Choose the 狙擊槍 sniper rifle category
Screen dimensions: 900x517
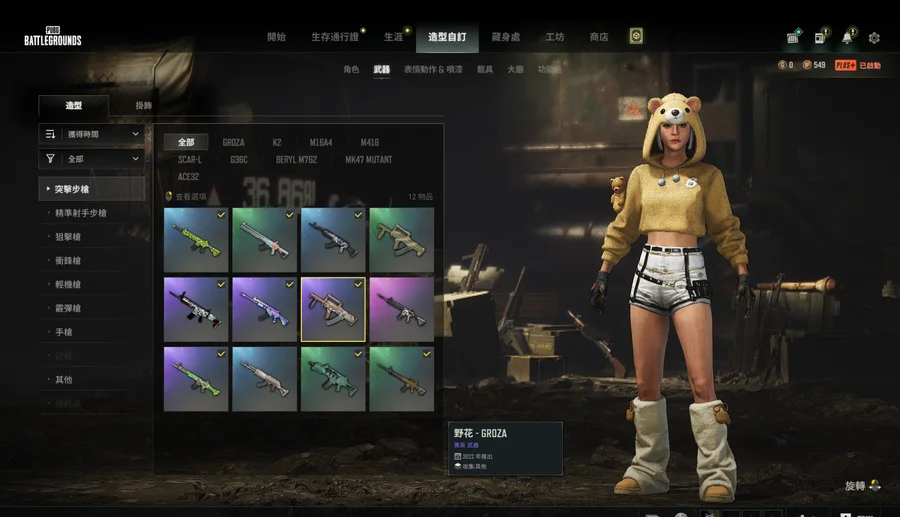tap(68, 237)
